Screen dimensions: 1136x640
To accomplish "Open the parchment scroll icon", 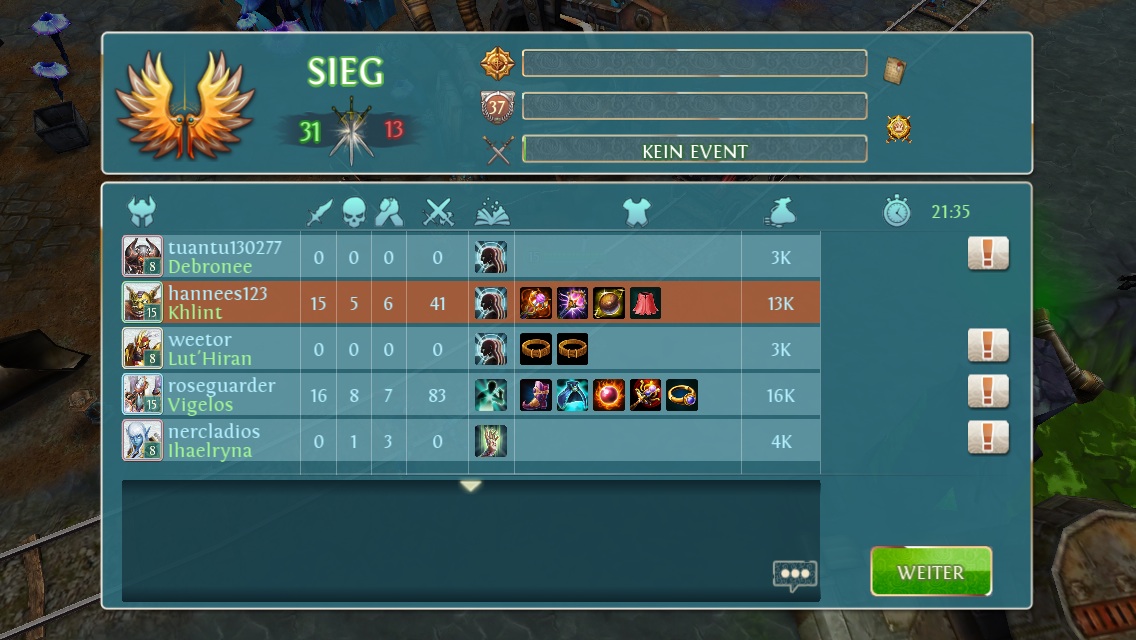I will coord(894,70).
